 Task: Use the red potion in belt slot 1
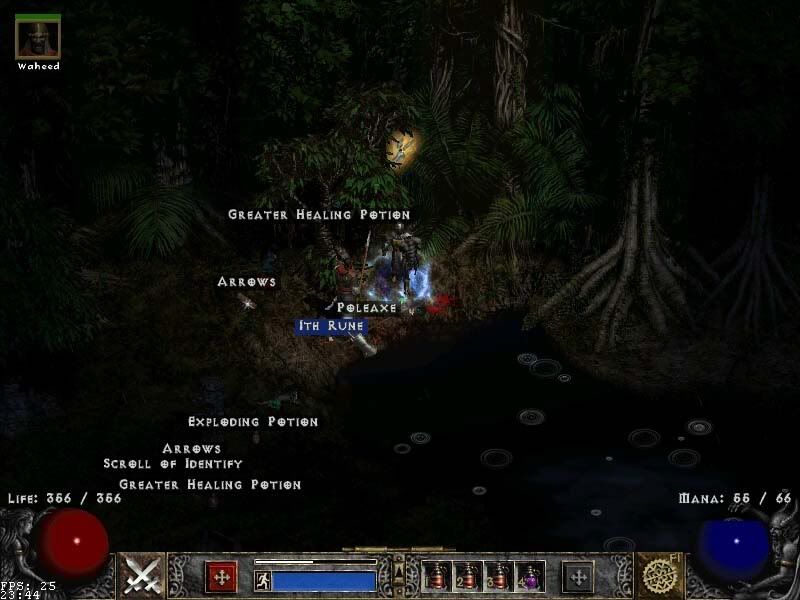(436, 575)
